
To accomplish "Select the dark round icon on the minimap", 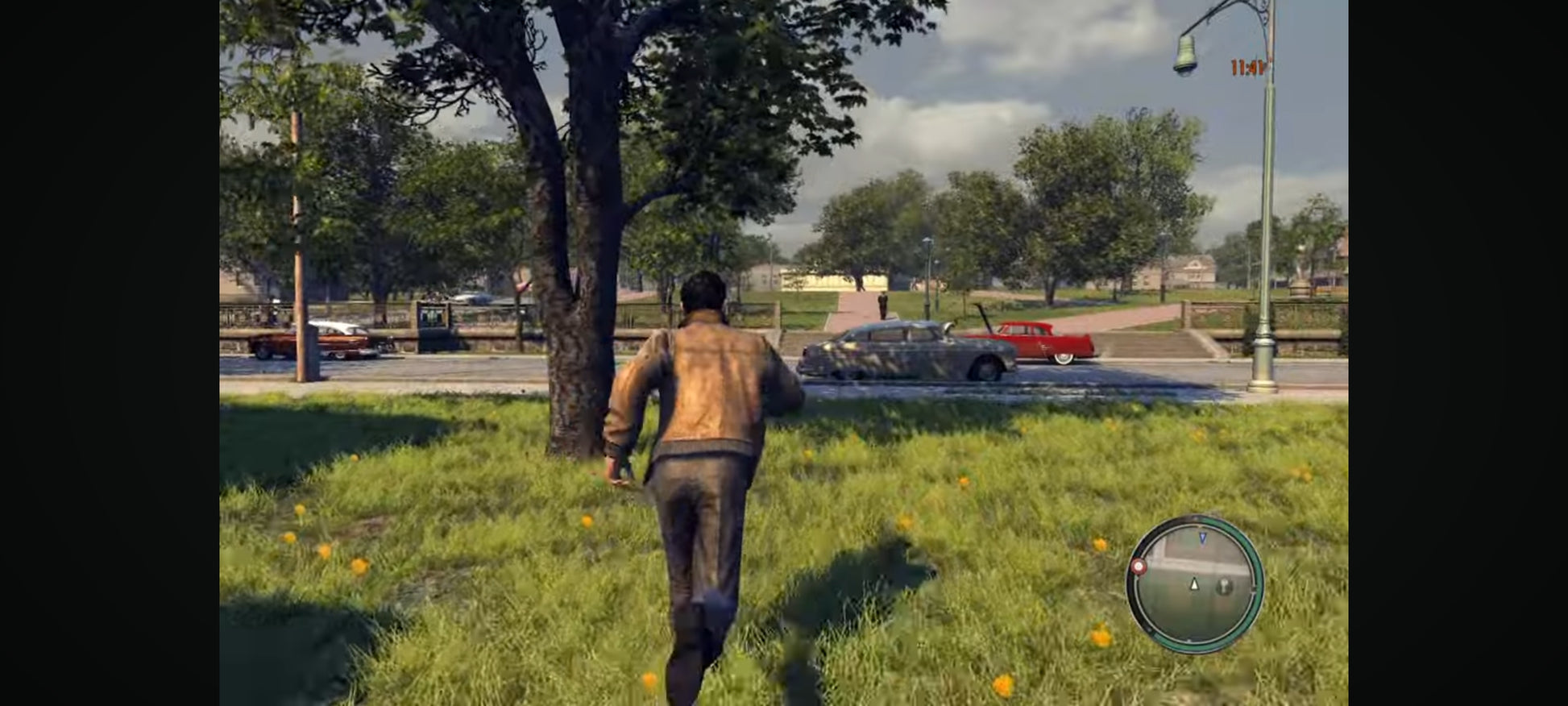I will [1224, 586].
